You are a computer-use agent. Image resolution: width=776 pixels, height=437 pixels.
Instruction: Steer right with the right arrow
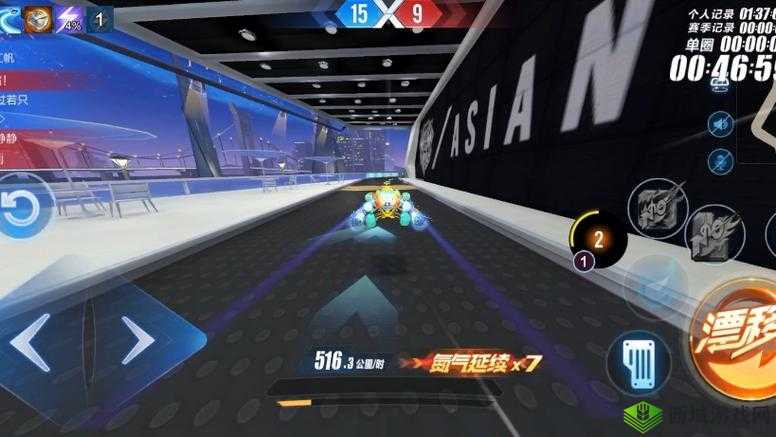click(x=136, y=341)
